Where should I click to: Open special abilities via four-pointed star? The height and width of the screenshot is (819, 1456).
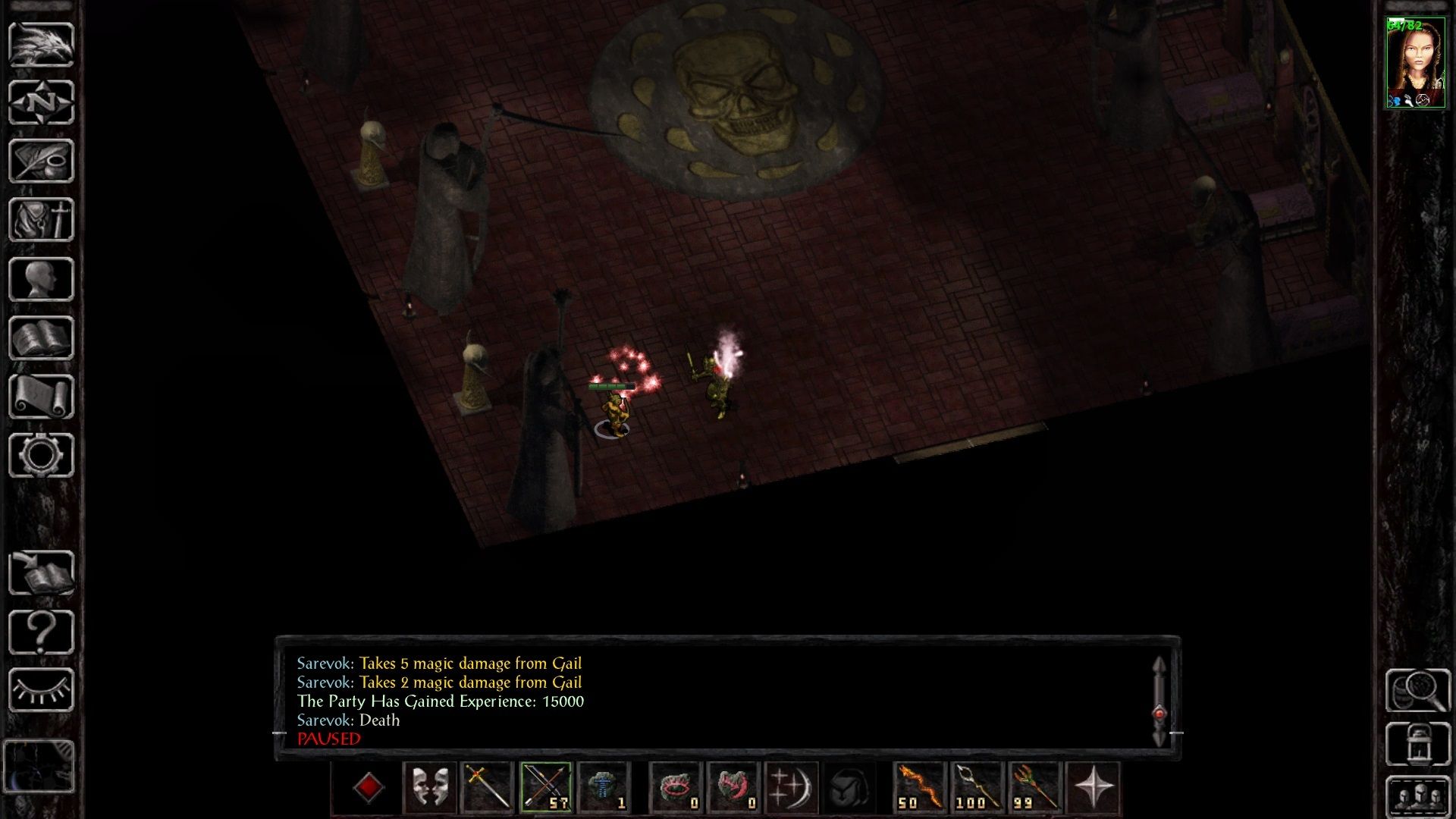click(x=1093, y=788)
